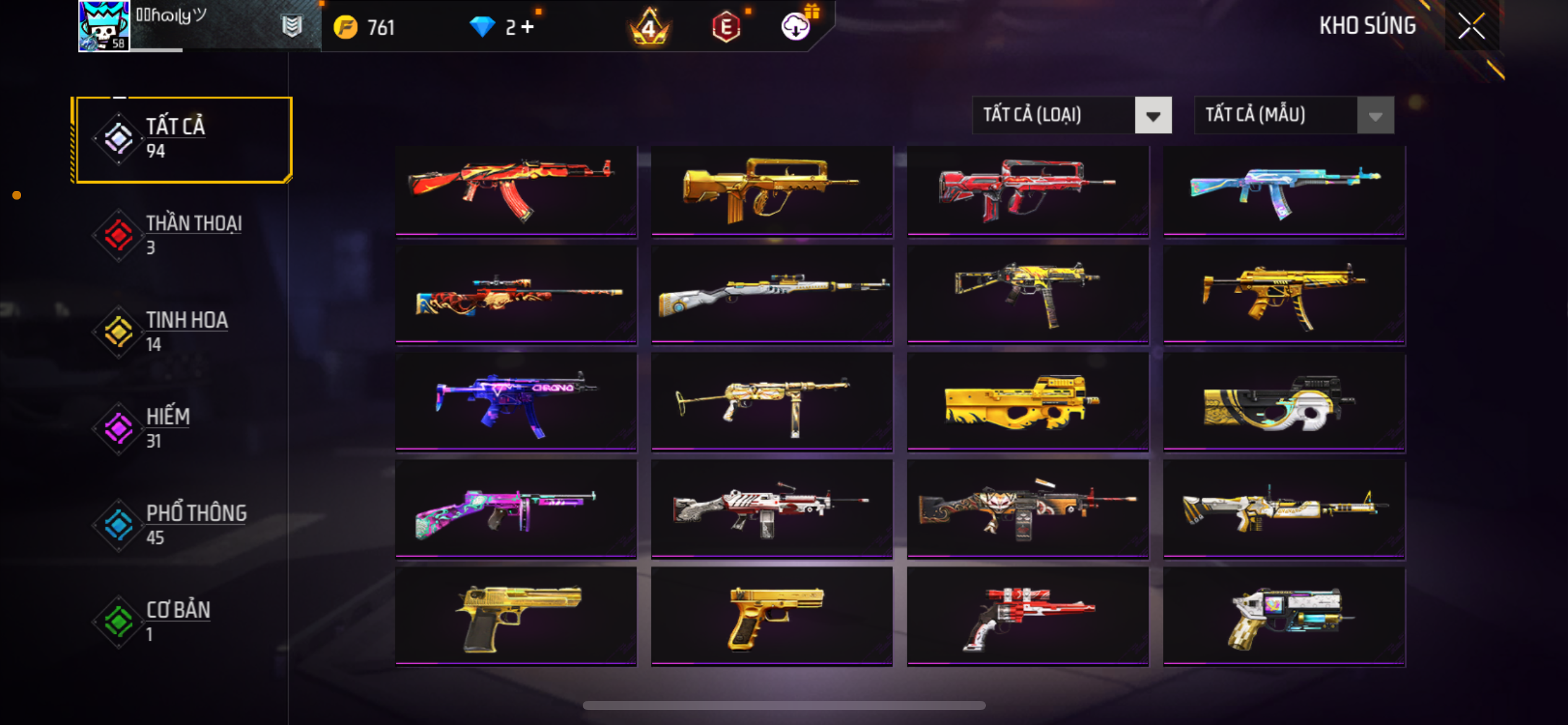Select the pink and teal Thompson skin
This screenshot has width=1568, height=725.
pos(516,509)
